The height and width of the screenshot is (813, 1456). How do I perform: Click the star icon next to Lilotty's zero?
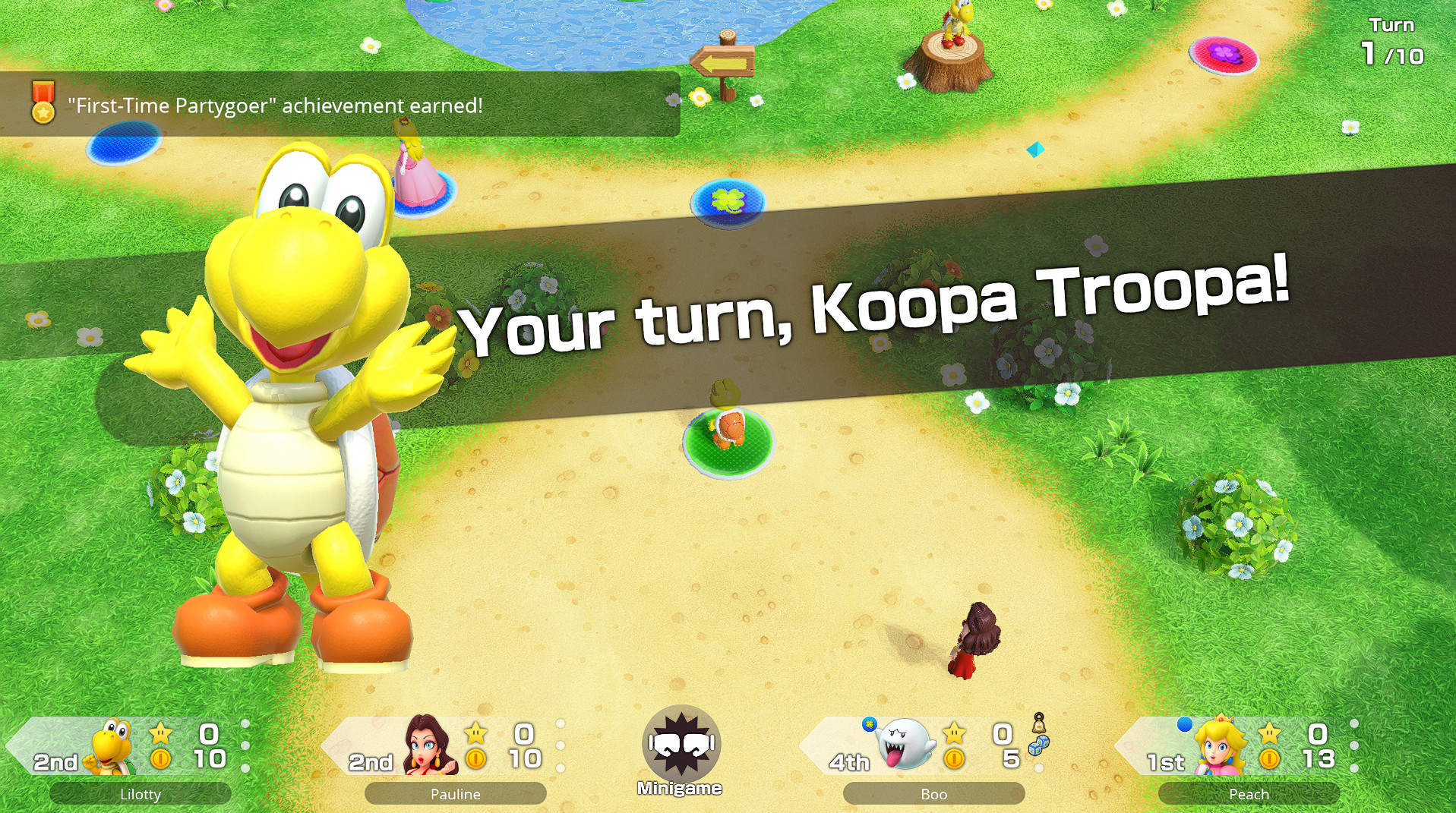[x=159, y=733]
